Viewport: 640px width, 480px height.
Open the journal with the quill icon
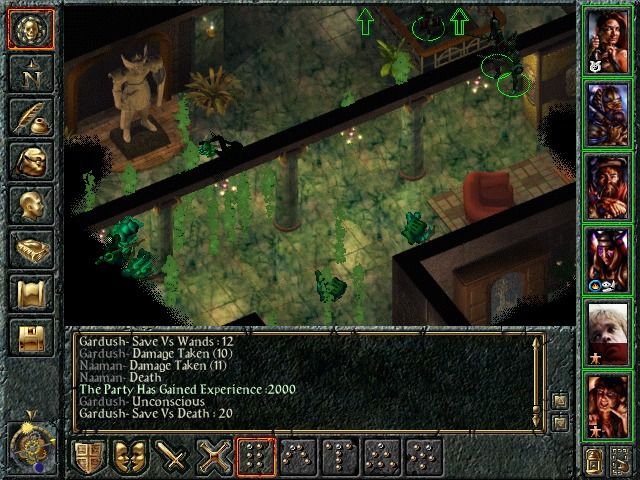click(30, 118)
